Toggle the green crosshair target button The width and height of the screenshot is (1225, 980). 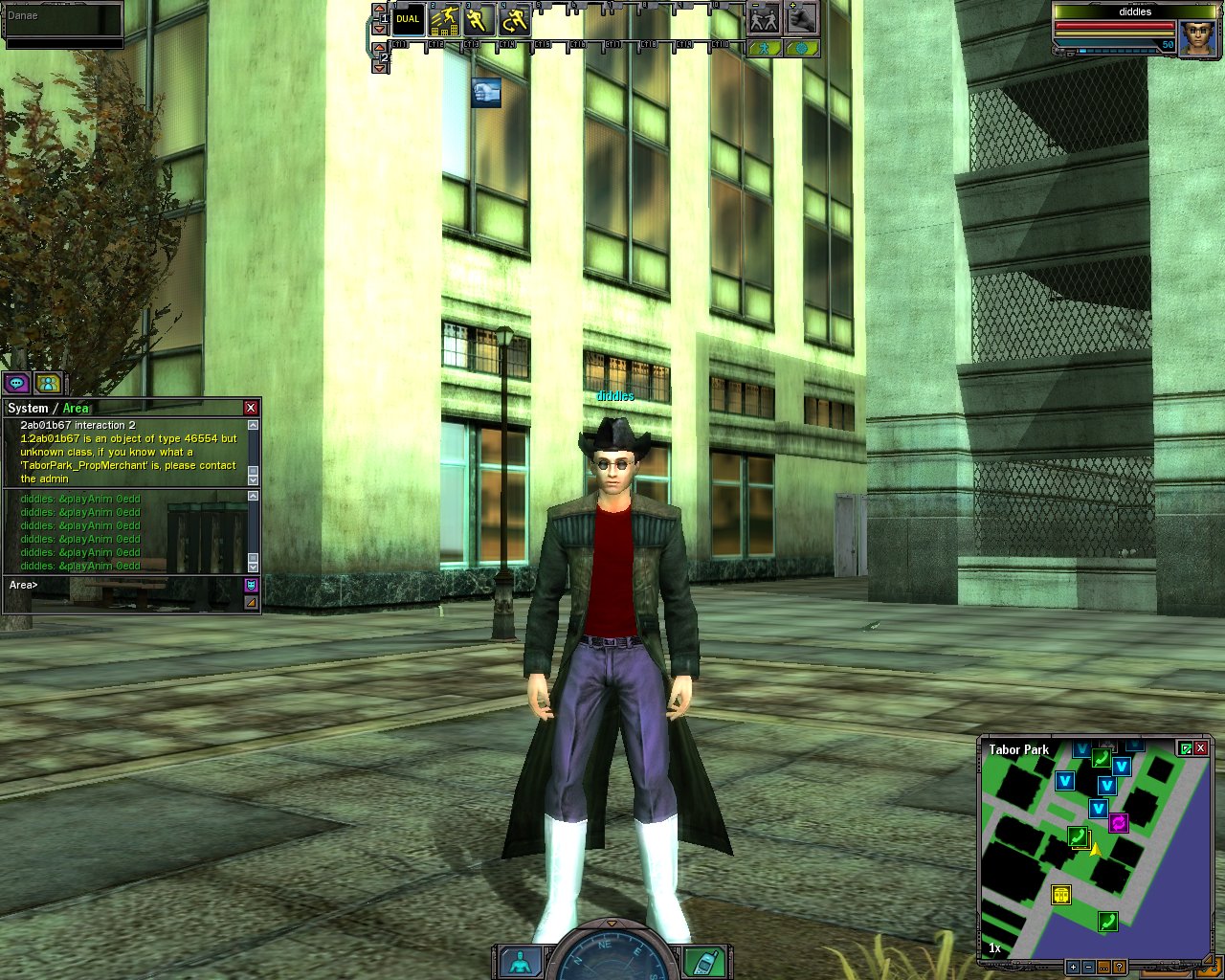[x=801, y=48]
